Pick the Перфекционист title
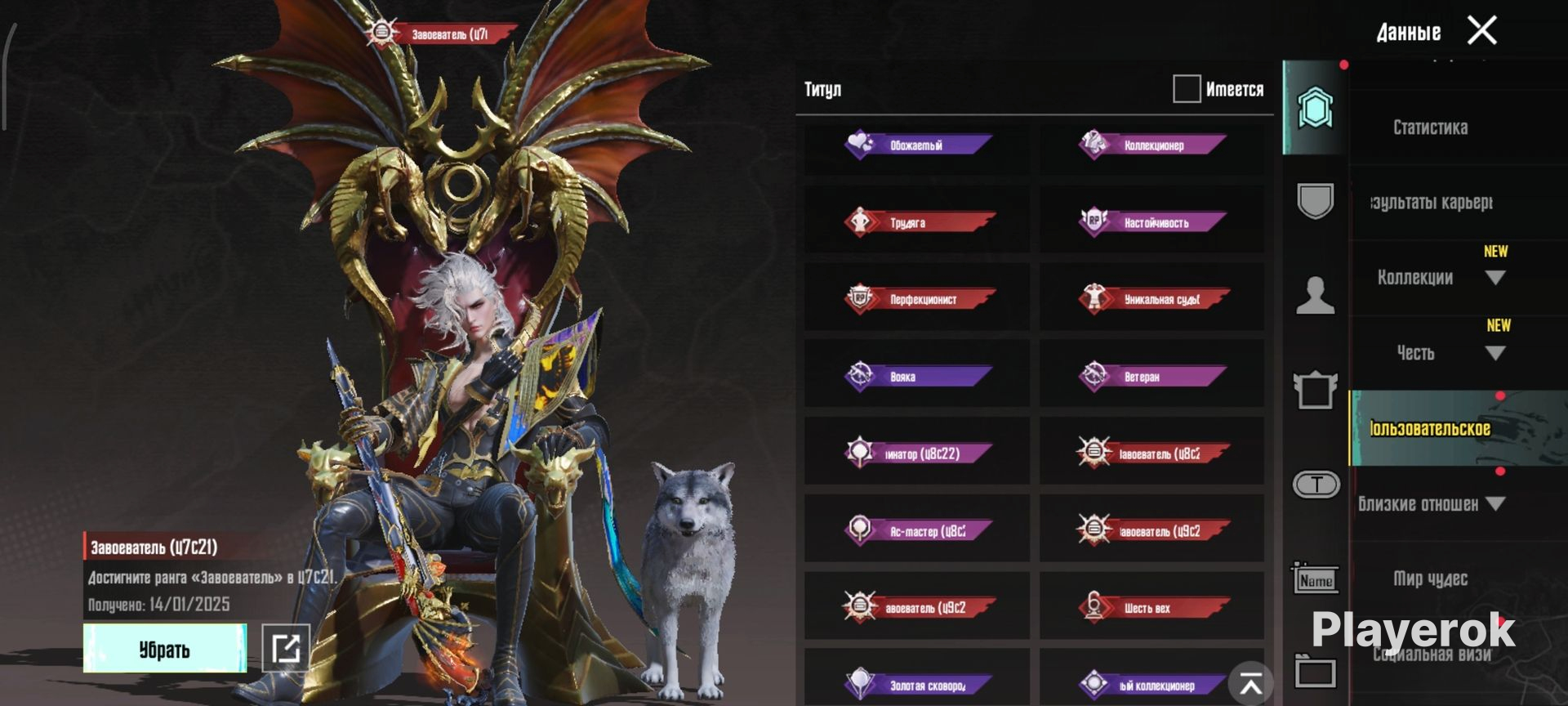 pos(916,299)
